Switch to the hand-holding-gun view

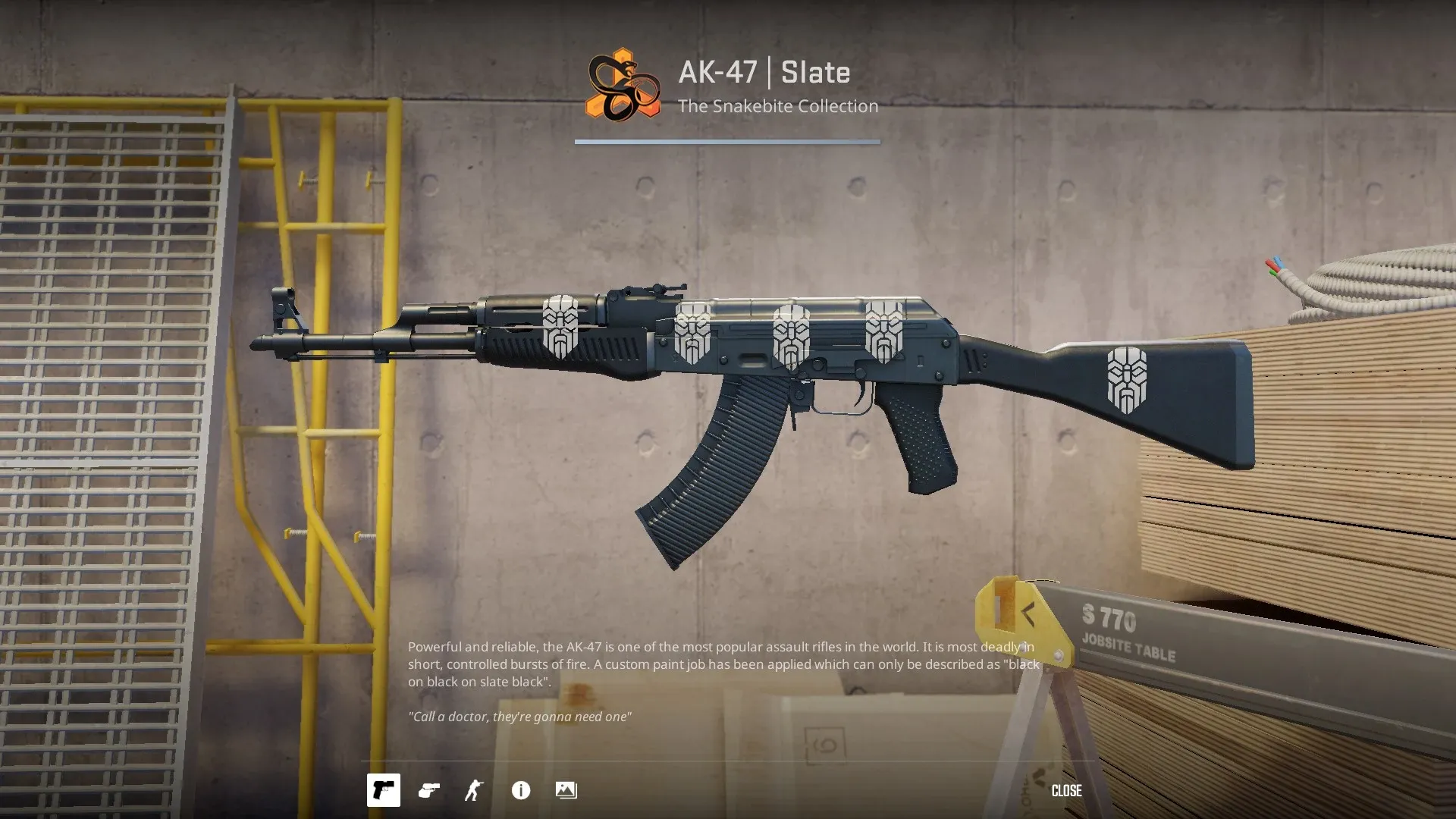tap(429, 790)
